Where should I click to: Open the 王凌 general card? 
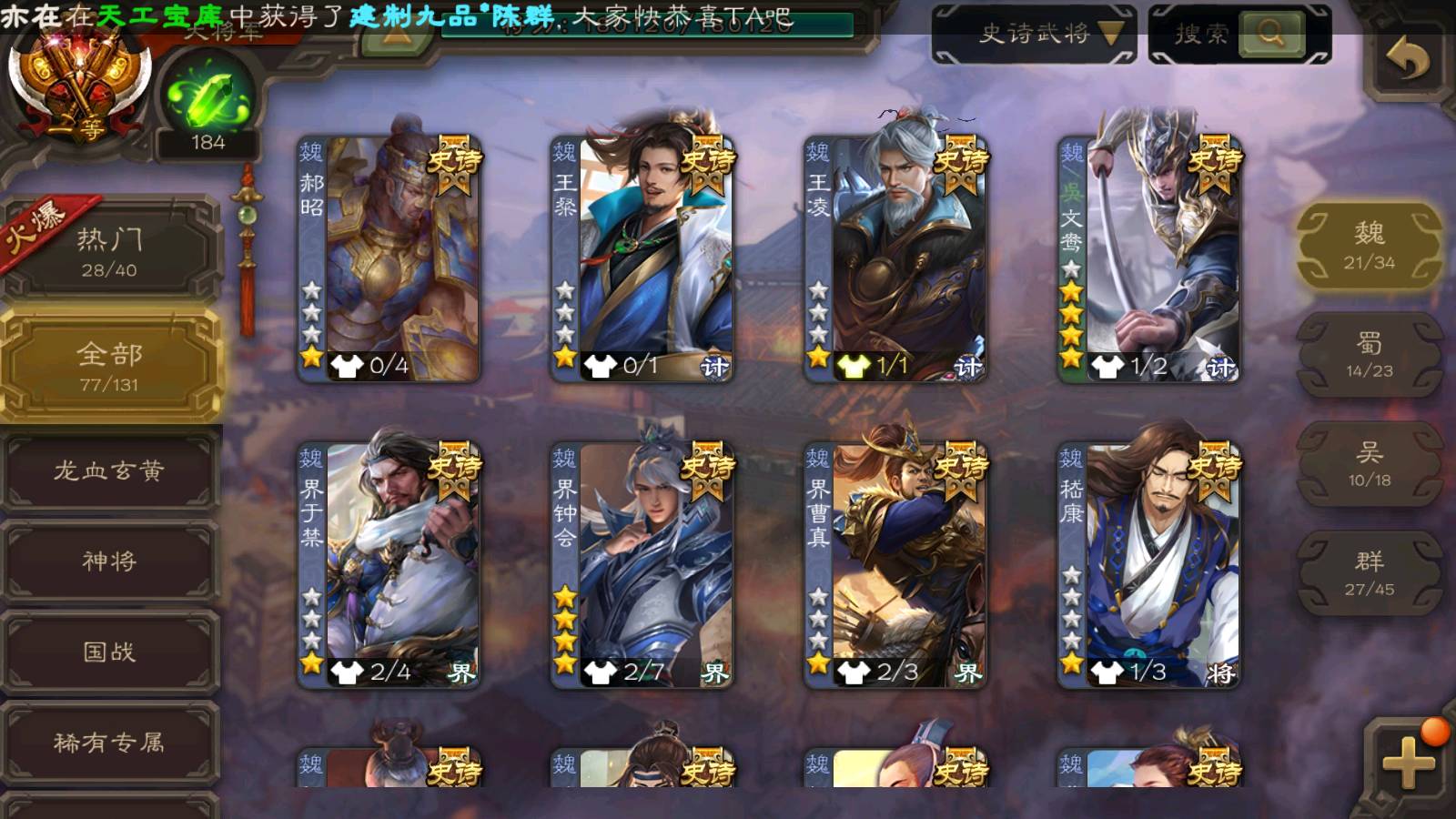[x=896, y=259]
